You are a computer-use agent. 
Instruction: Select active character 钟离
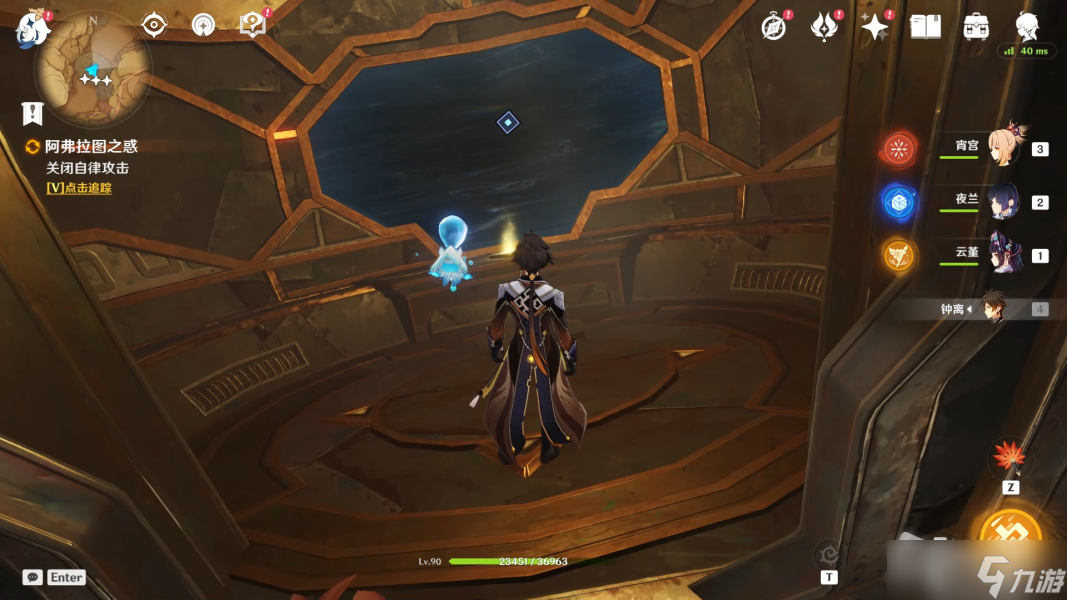993,308
